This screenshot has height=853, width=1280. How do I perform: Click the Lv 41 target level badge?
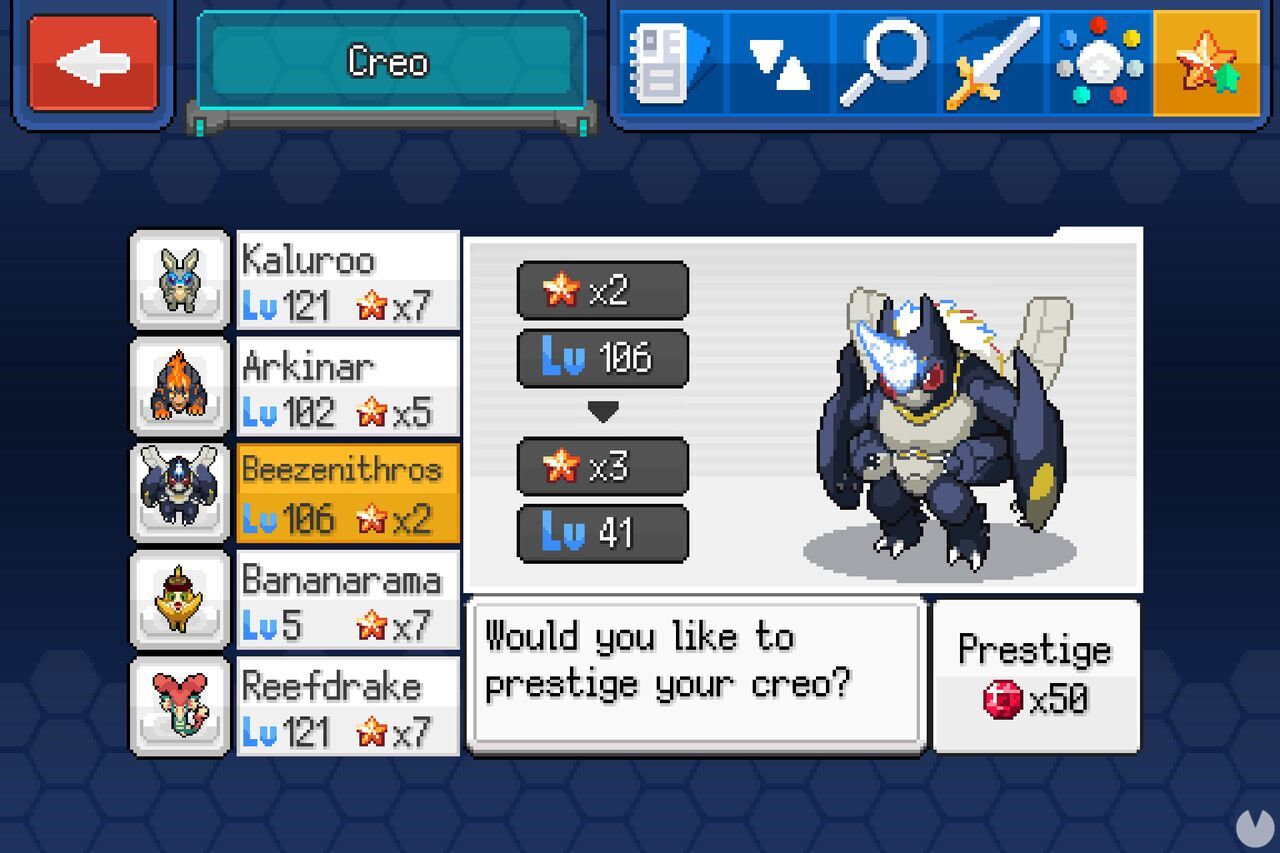(603, 533)
